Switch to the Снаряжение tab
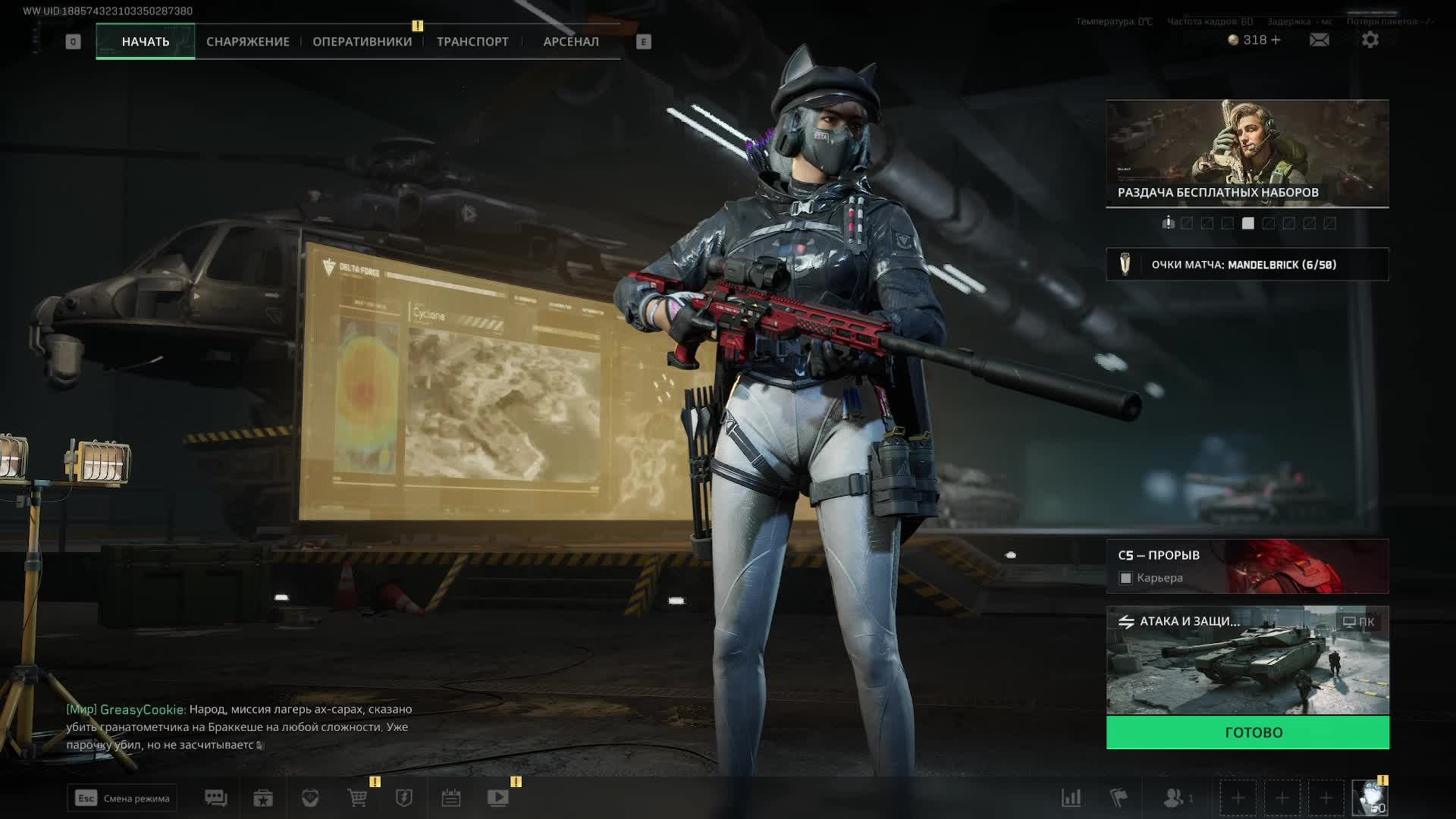1456x819 pixels. 248,42
